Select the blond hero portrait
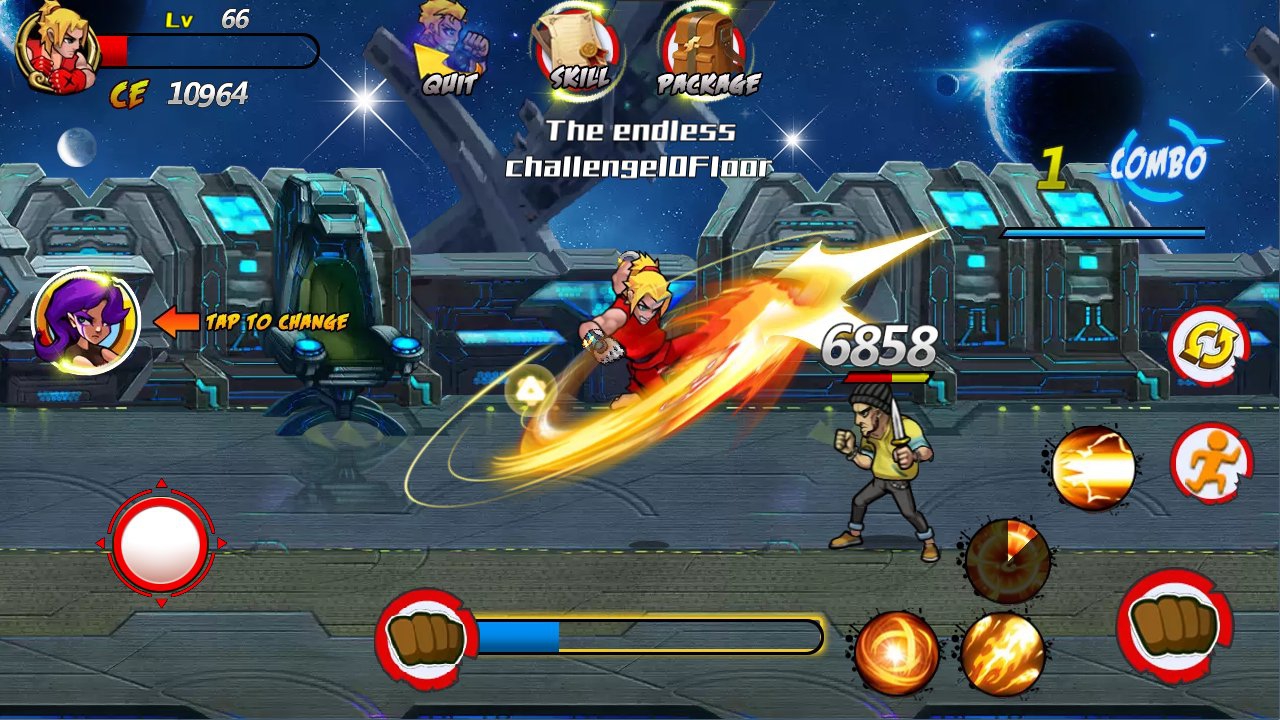Image resolution: width=1280 pixels, height=720 pixels. (x=57, y=47)
